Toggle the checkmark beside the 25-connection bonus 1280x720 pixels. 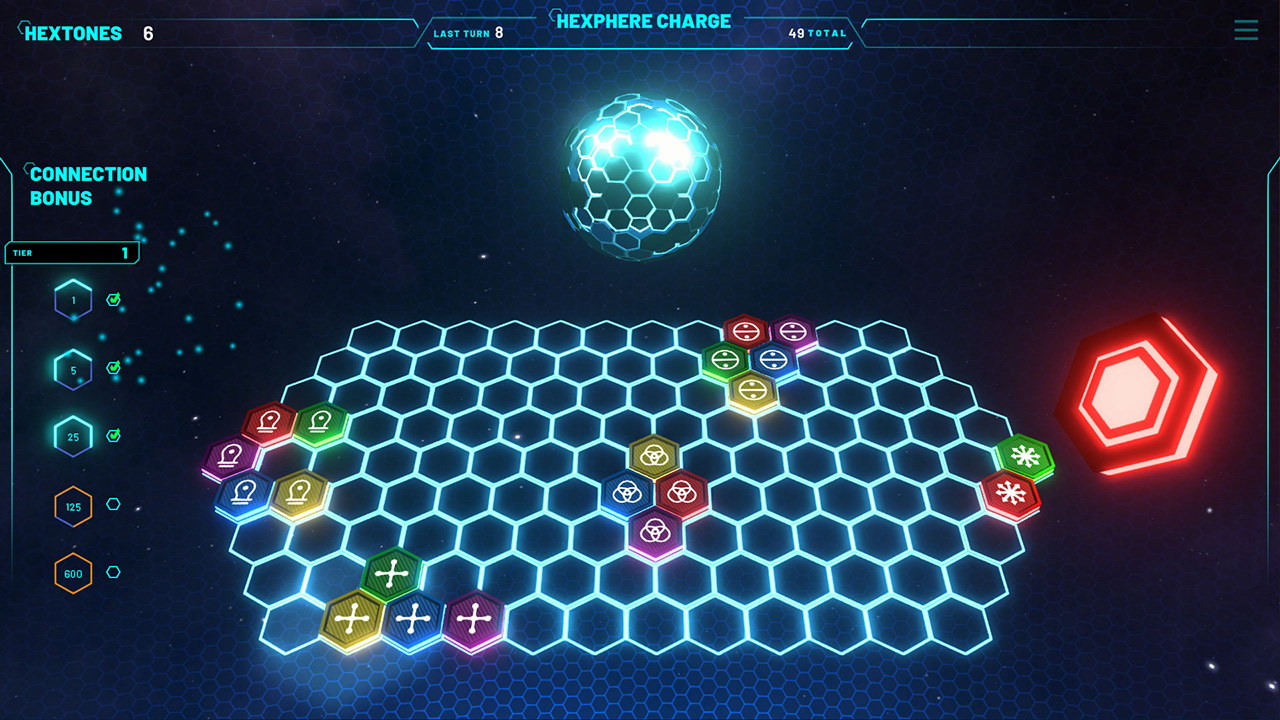coord(113,437)
